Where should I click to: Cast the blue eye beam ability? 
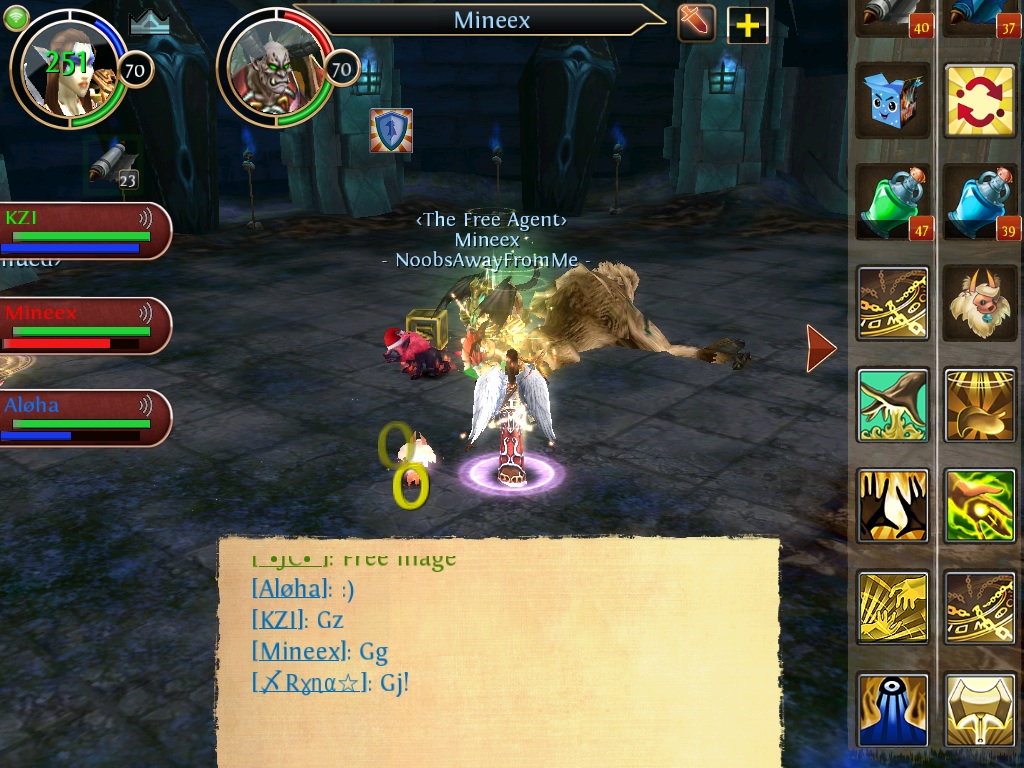(x=893, y=709)
